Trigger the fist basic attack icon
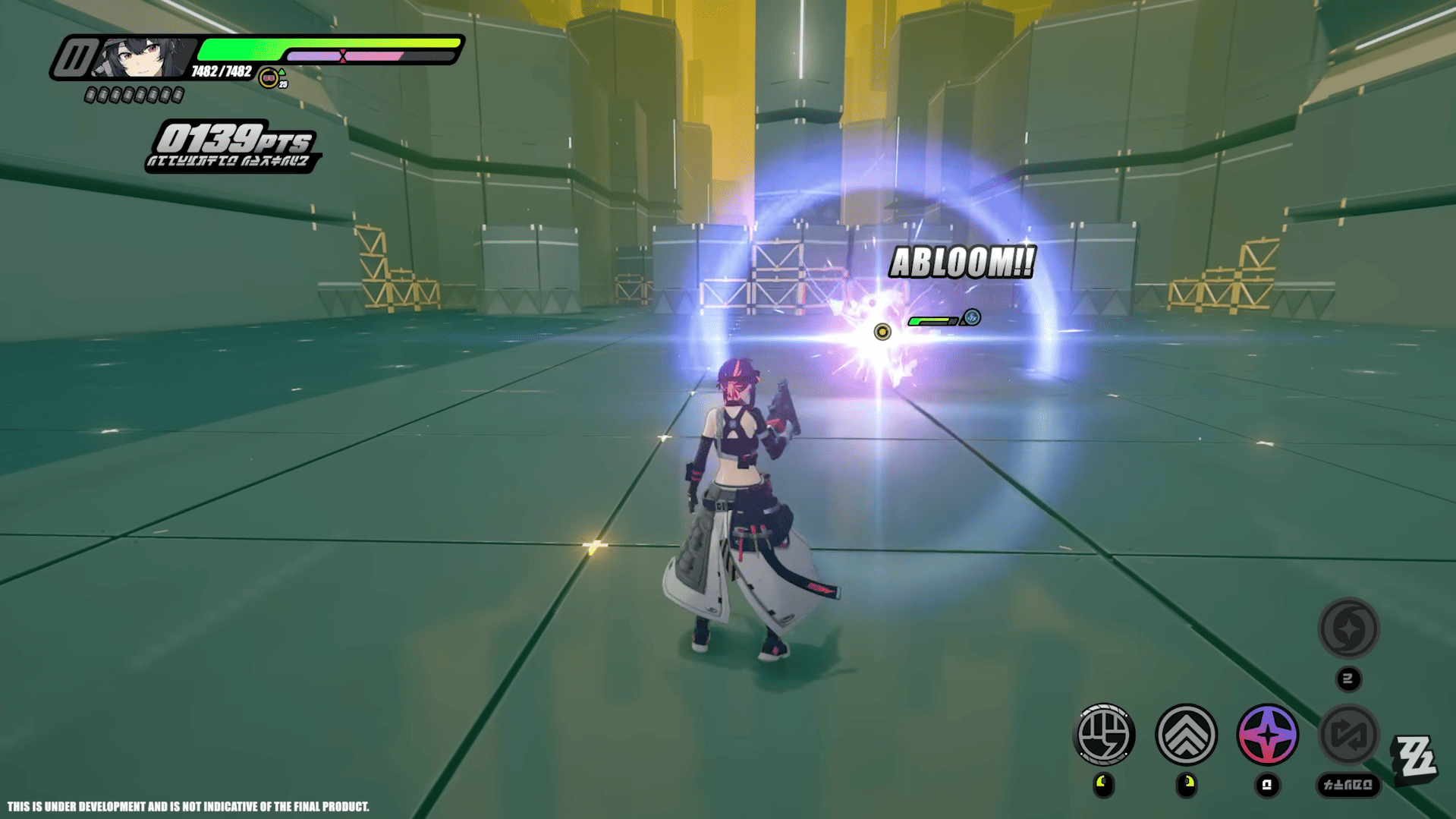The width and height of the screenshot is (1456, 819). point(1104,734)
